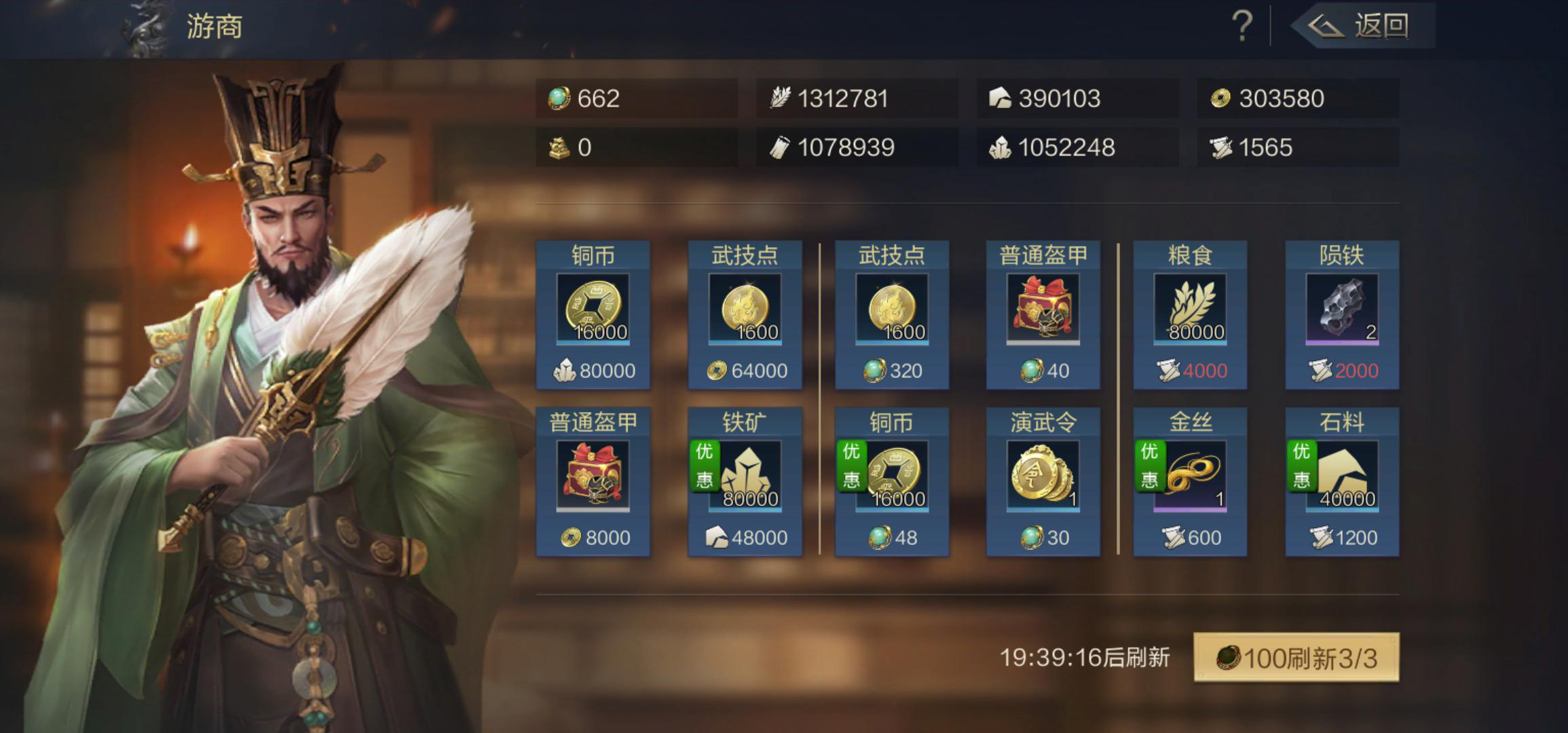Select the 陨铁 meteorite iron item
Screen dimensions: 1568x733
1342,315
